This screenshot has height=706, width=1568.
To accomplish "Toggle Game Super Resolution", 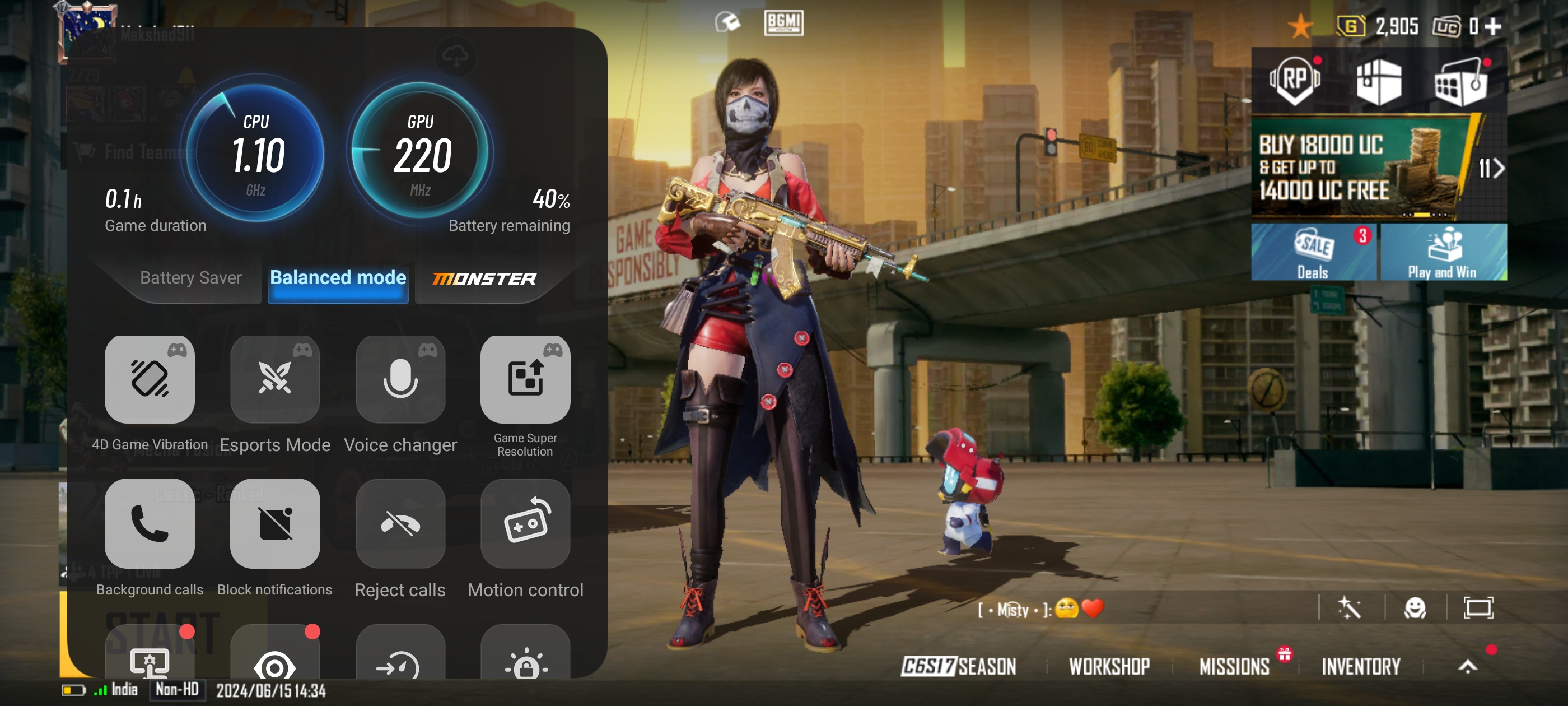I will (525, 379).
